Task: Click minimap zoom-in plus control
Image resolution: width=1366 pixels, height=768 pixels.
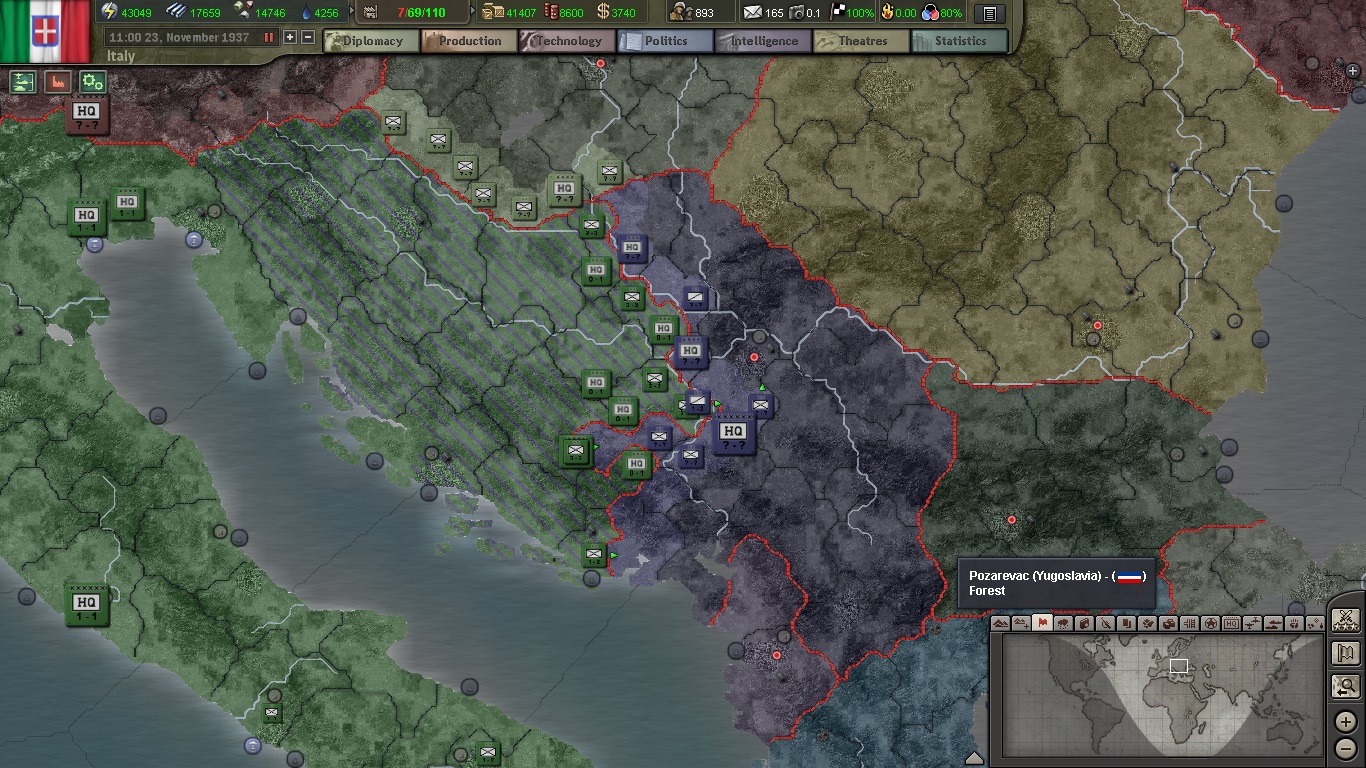Action: pos(1345,722)
